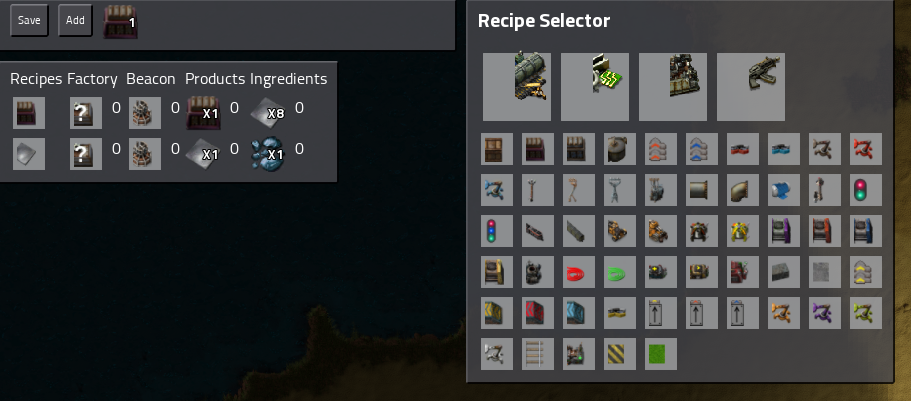Pick the hazard concrete recipe
Viewport: 911px width, 401px height.
620,354
